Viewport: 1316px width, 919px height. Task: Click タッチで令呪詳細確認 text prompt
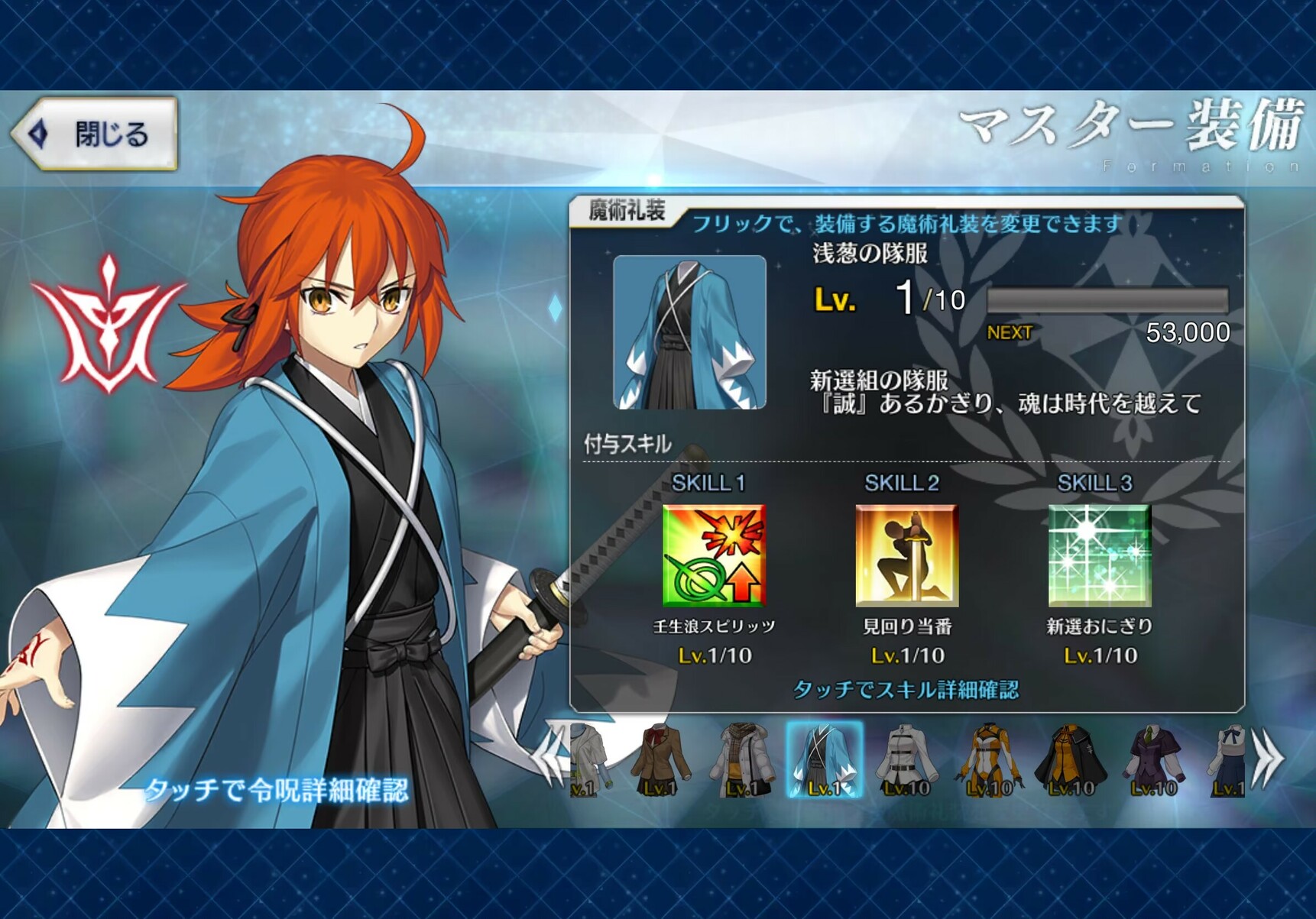[277, 789]
